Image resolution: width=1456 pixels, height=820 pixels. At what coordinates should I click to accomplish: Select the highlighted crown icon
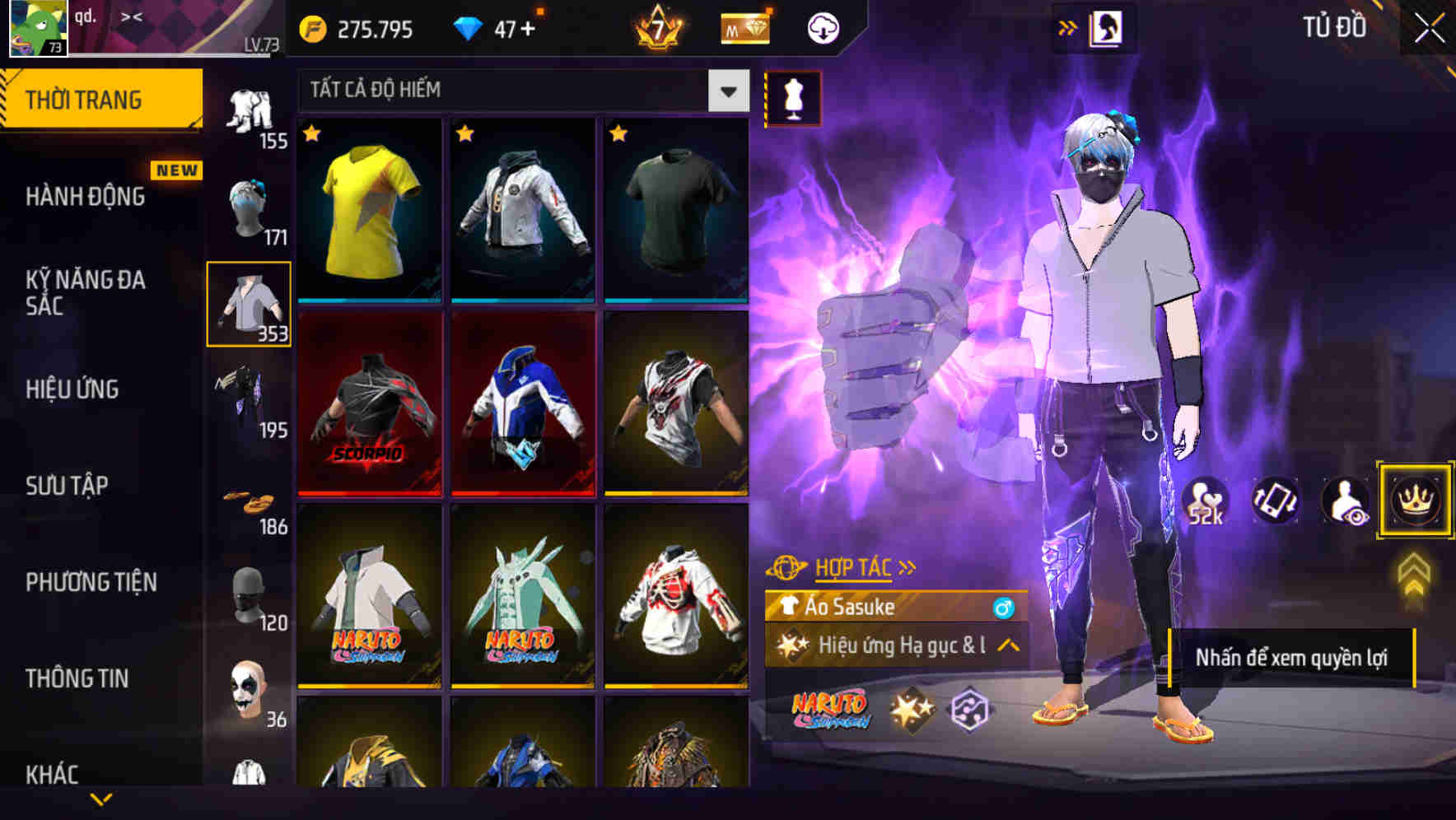1415,501
